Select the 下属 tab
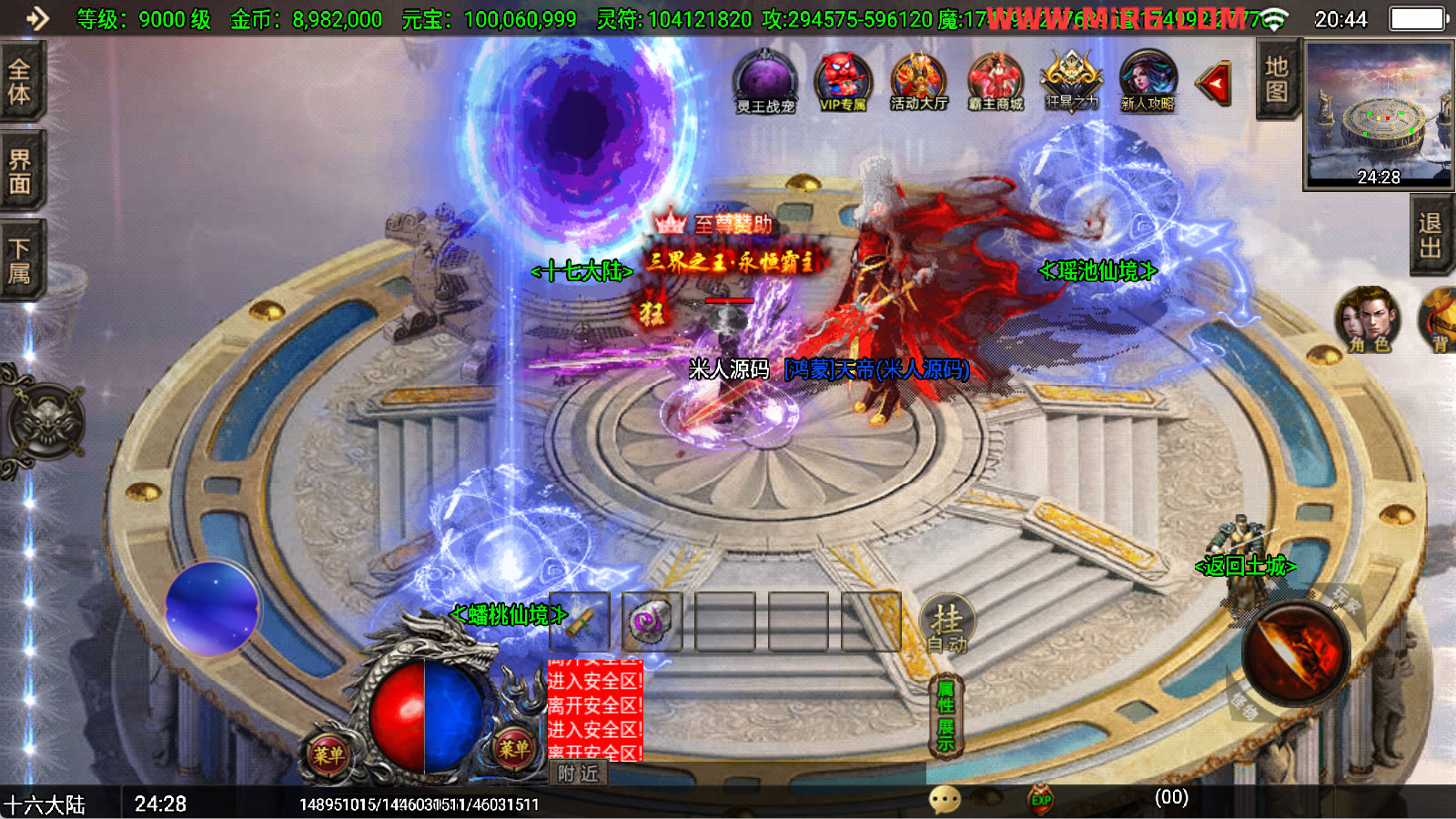This screenshot has height=819, width=1456. (x=20, y=261)
